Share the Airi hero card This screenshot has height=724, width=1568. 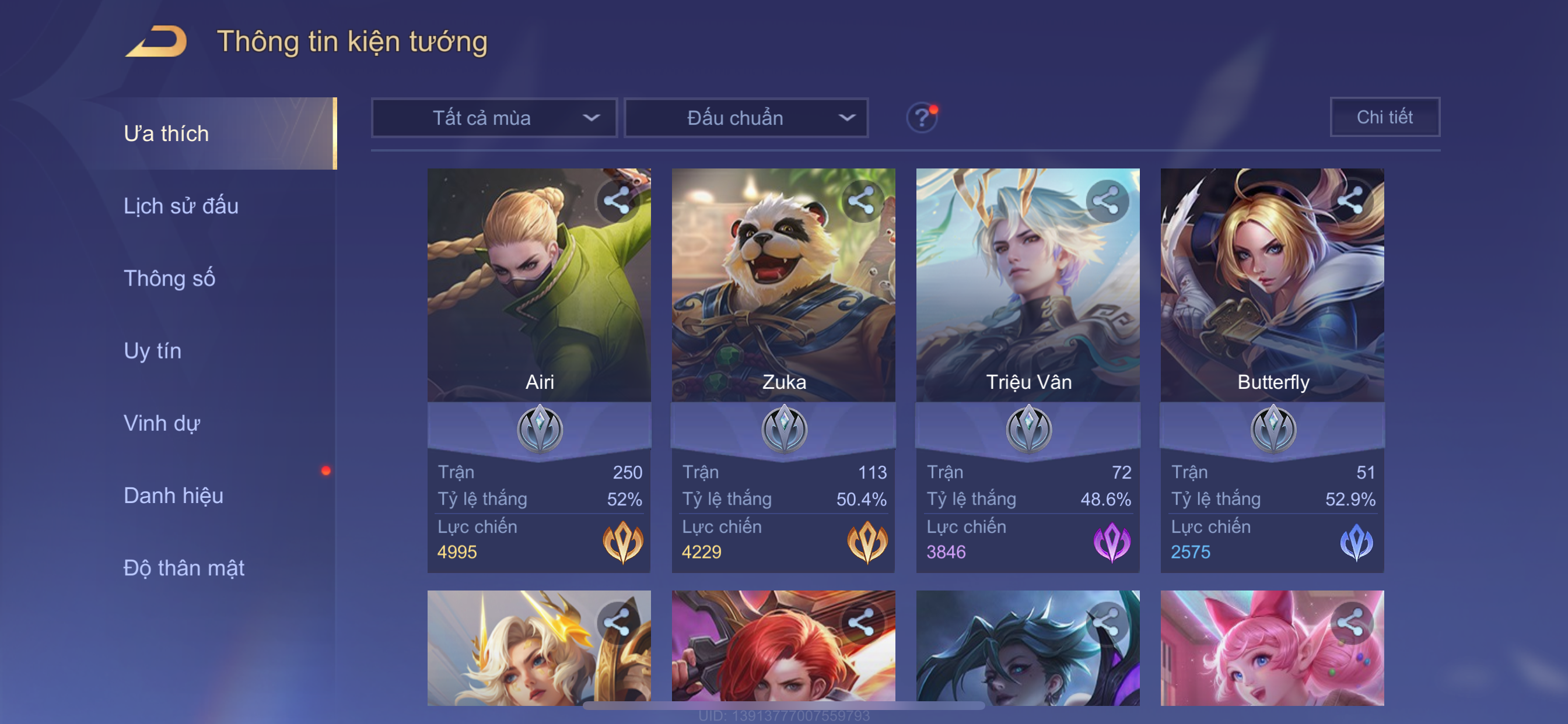pyautogui.click(x=617, y=201)
